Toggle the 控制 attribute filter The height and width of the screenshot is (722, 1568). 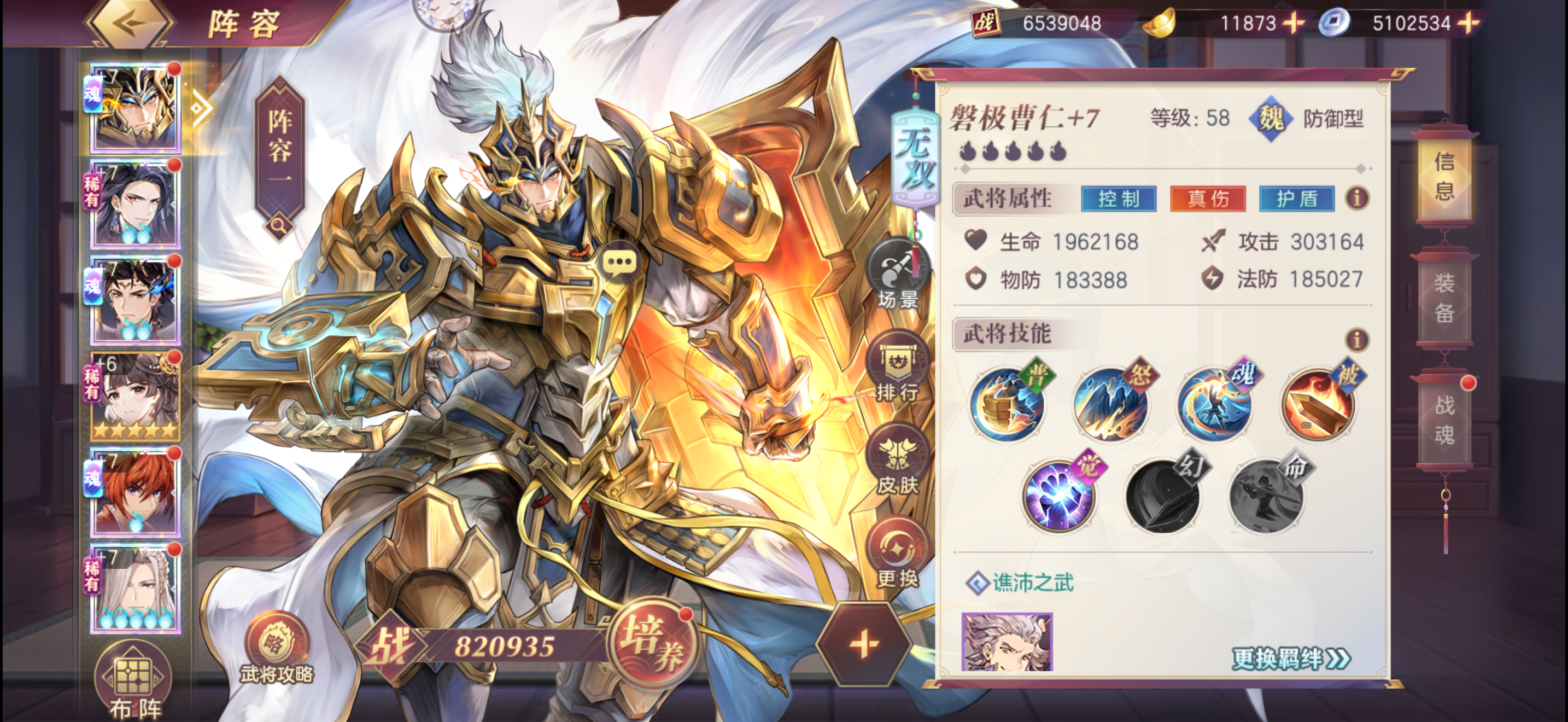click(1119, 201)
